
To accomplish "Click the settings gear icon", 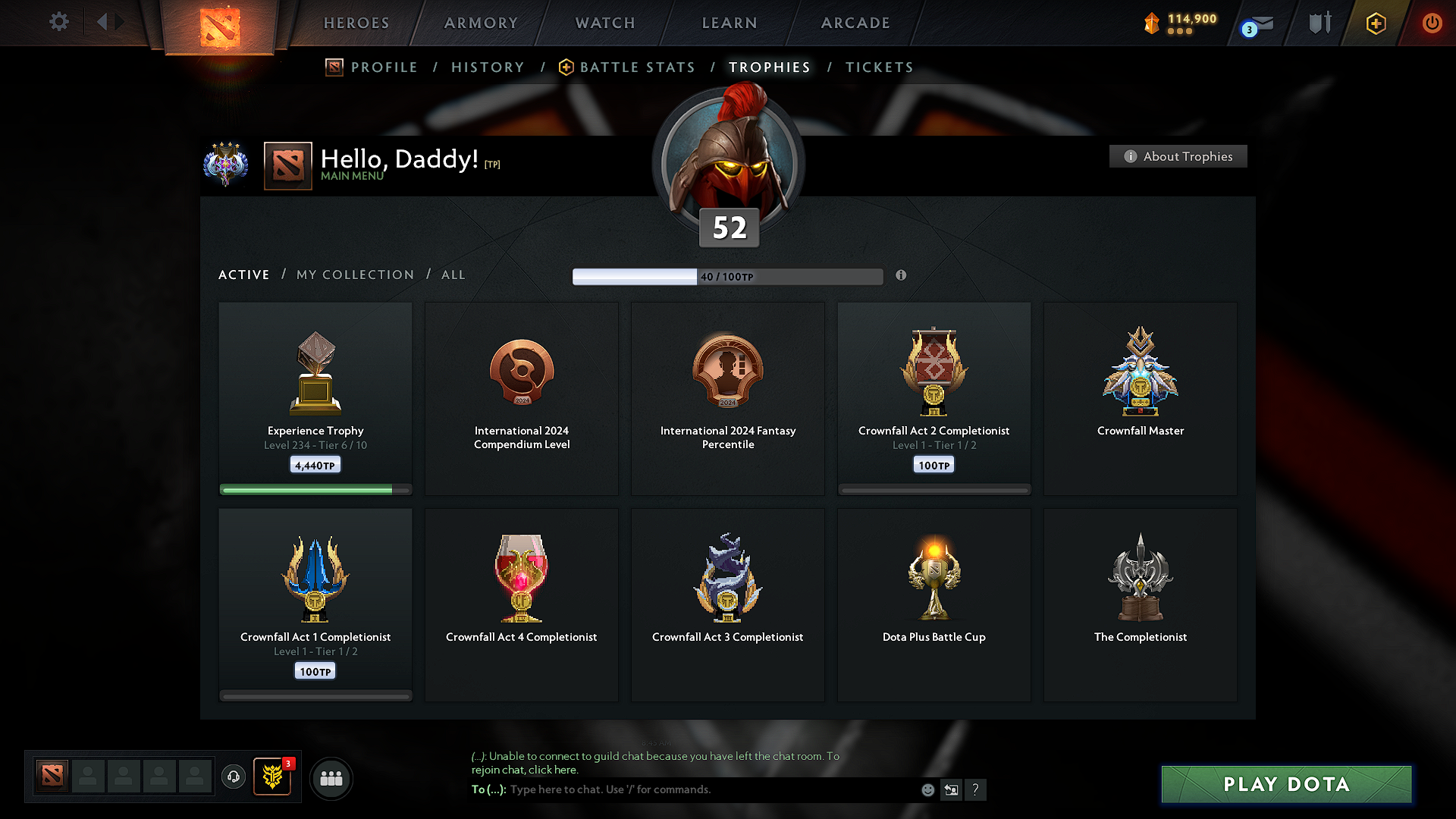I will 58,22.
